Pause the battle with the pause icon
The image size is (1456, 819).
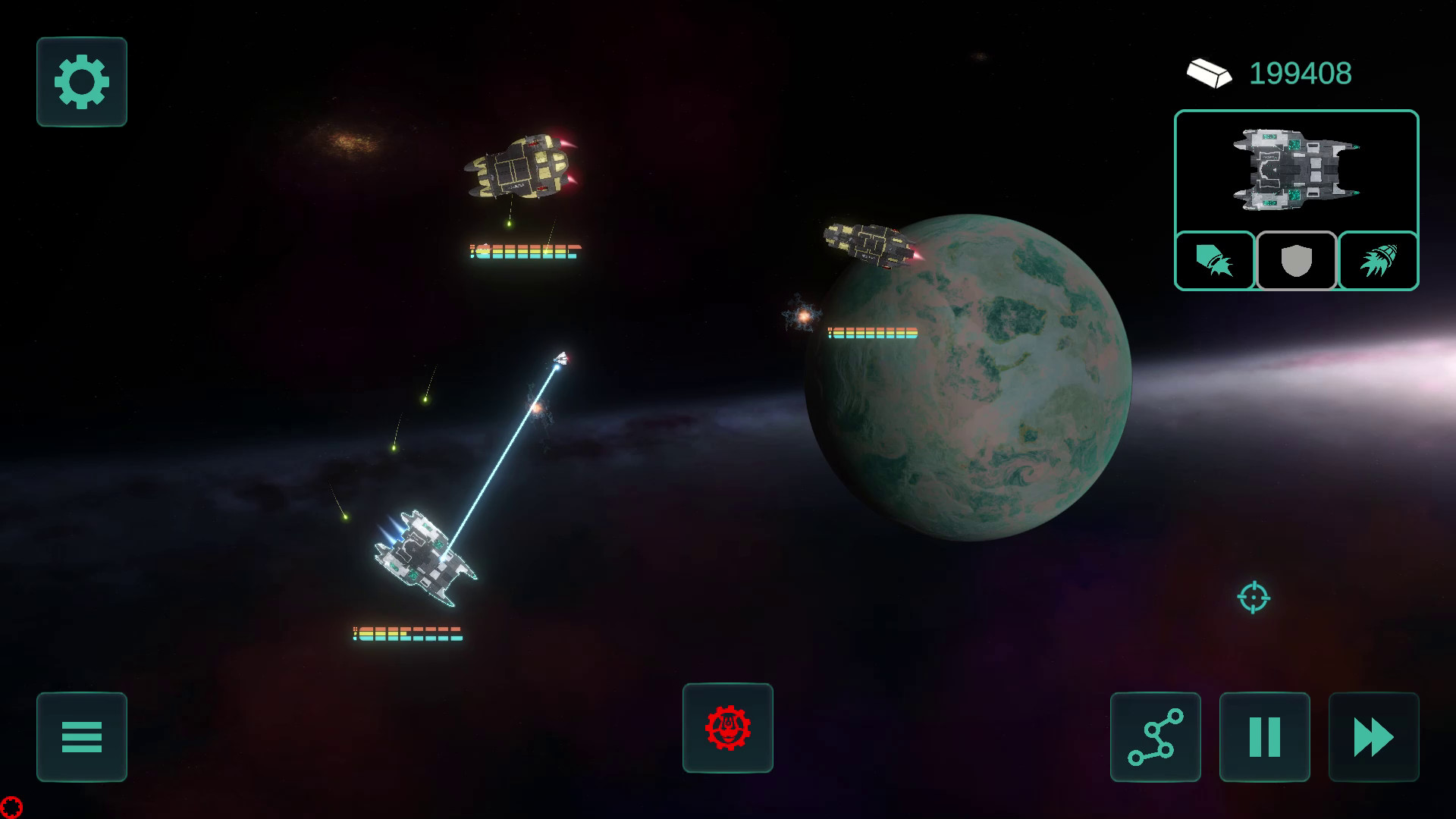[x=1263, y=735]
